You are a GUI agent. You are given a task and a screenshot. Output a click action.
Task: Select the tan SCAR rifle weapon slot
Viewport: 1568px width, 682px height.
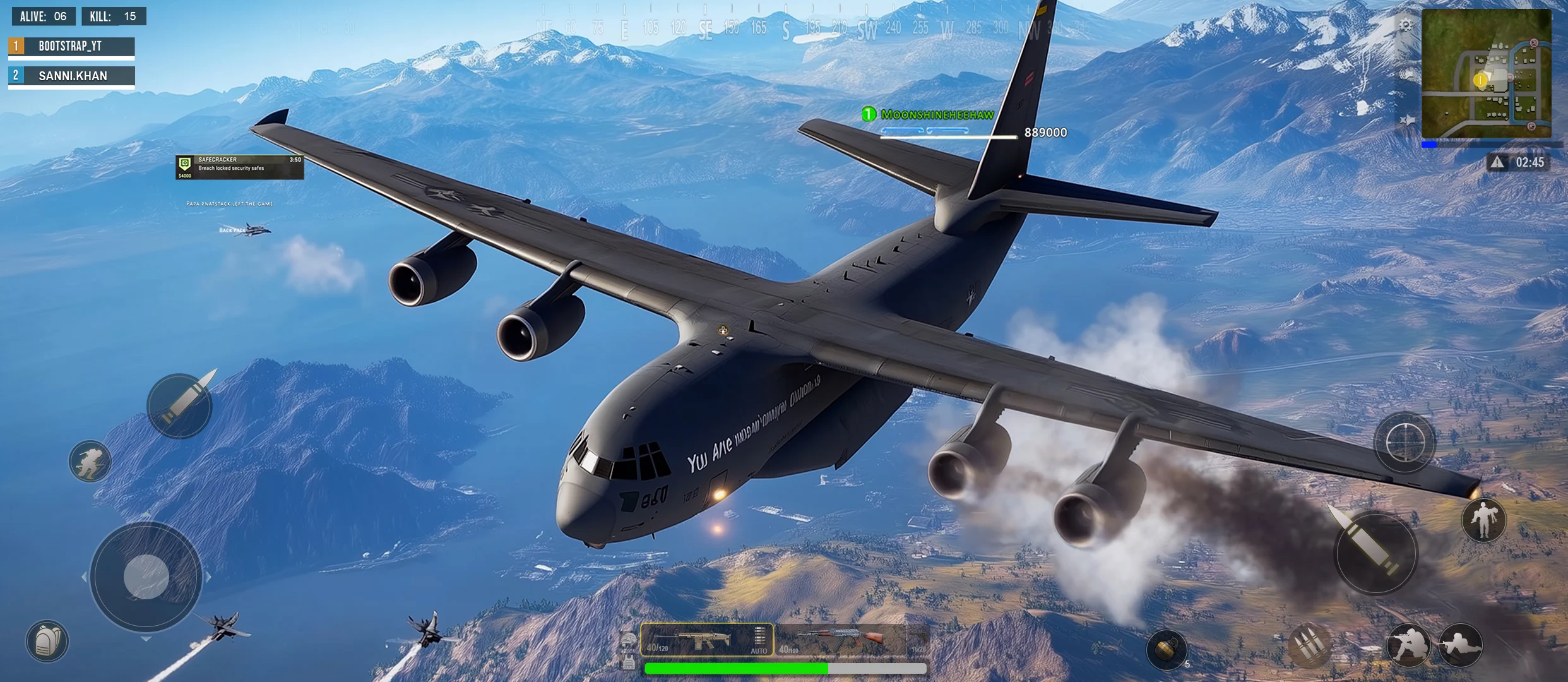(706, 640)
